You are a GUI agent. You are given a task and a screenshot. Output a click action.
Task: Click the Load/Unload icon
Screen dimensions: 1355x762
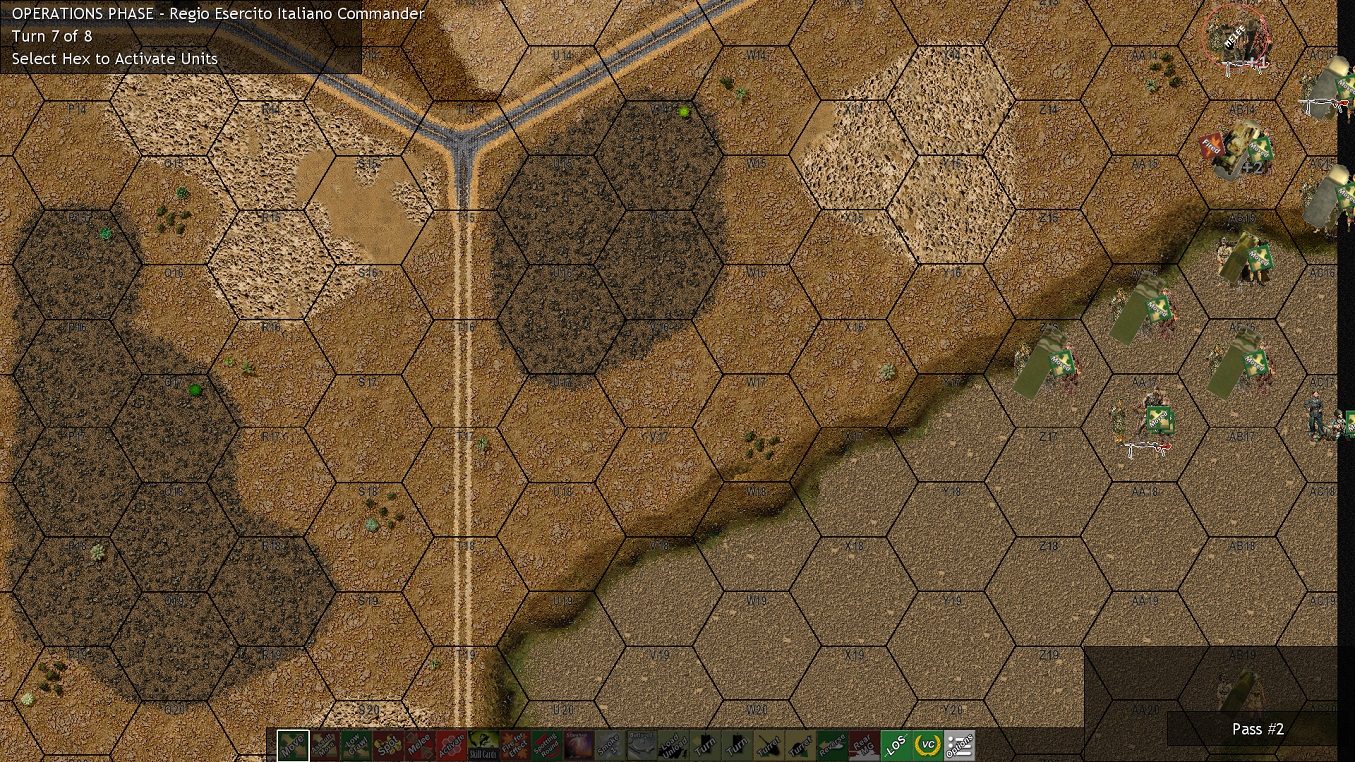[x=676, y=745]
